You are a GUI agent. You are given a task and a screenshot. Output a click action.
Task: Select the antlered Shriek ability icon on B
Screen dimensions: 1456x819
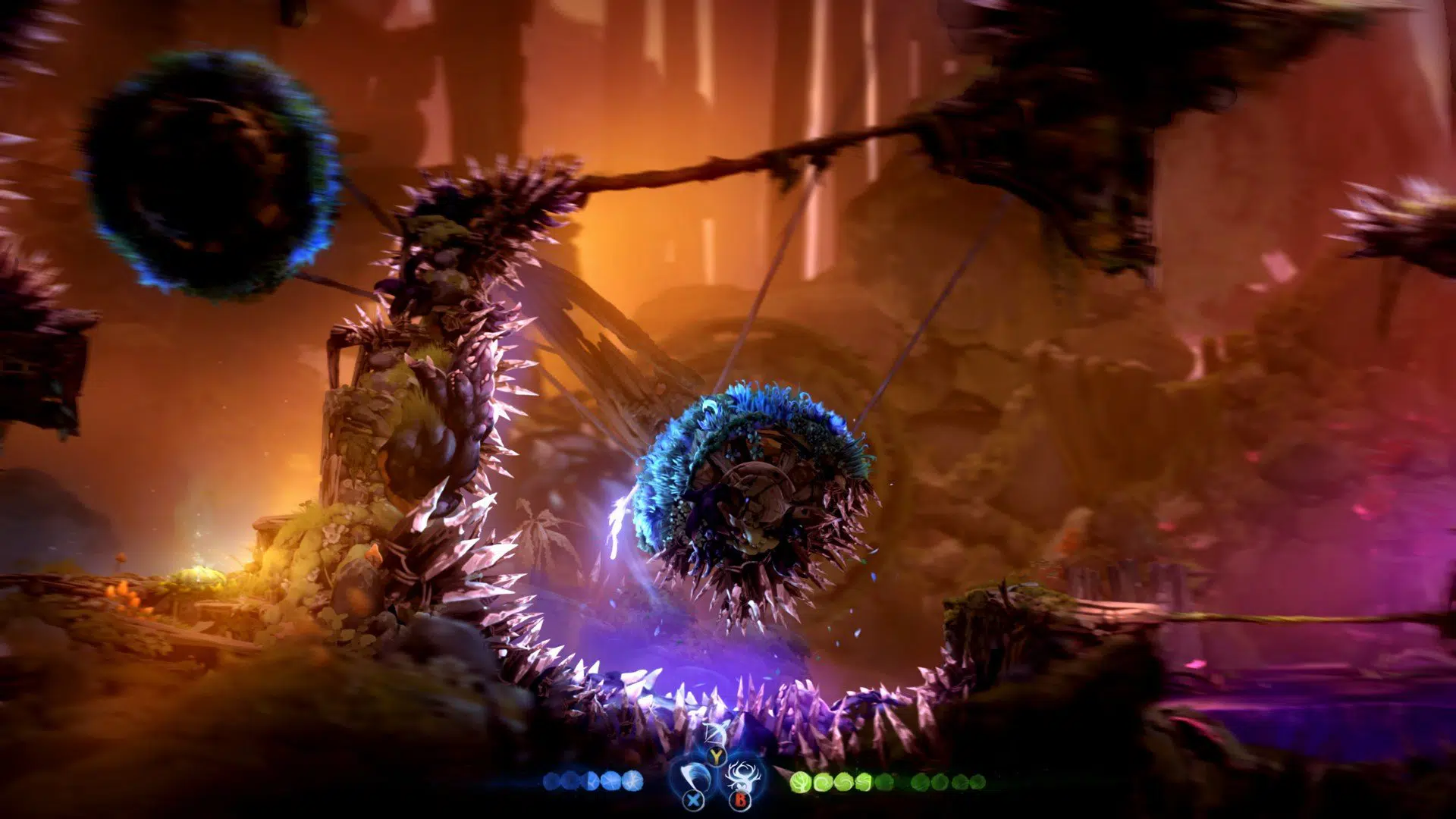[742, 773]
